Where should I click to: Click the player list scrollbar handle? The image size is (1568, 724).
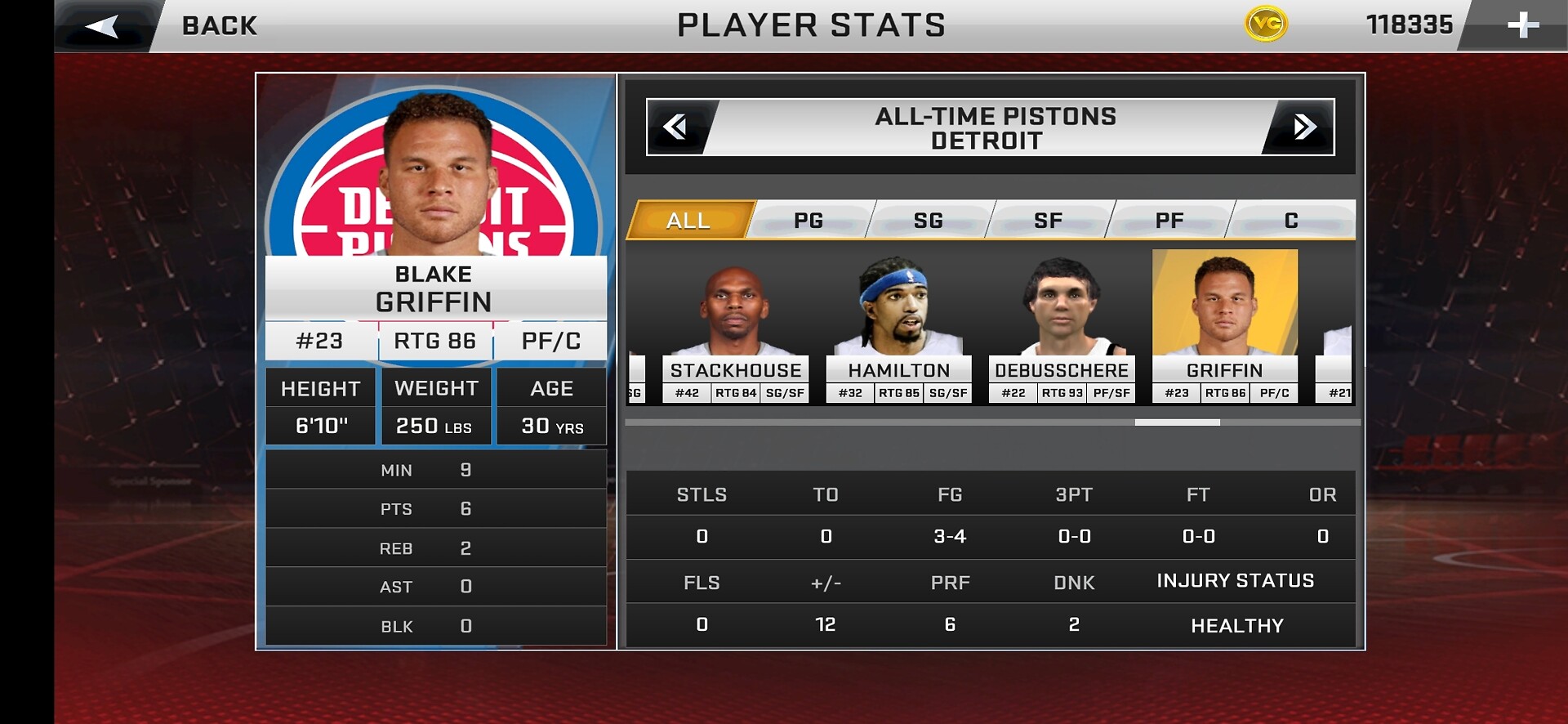pyautogui.click(x=1177, y=422)
